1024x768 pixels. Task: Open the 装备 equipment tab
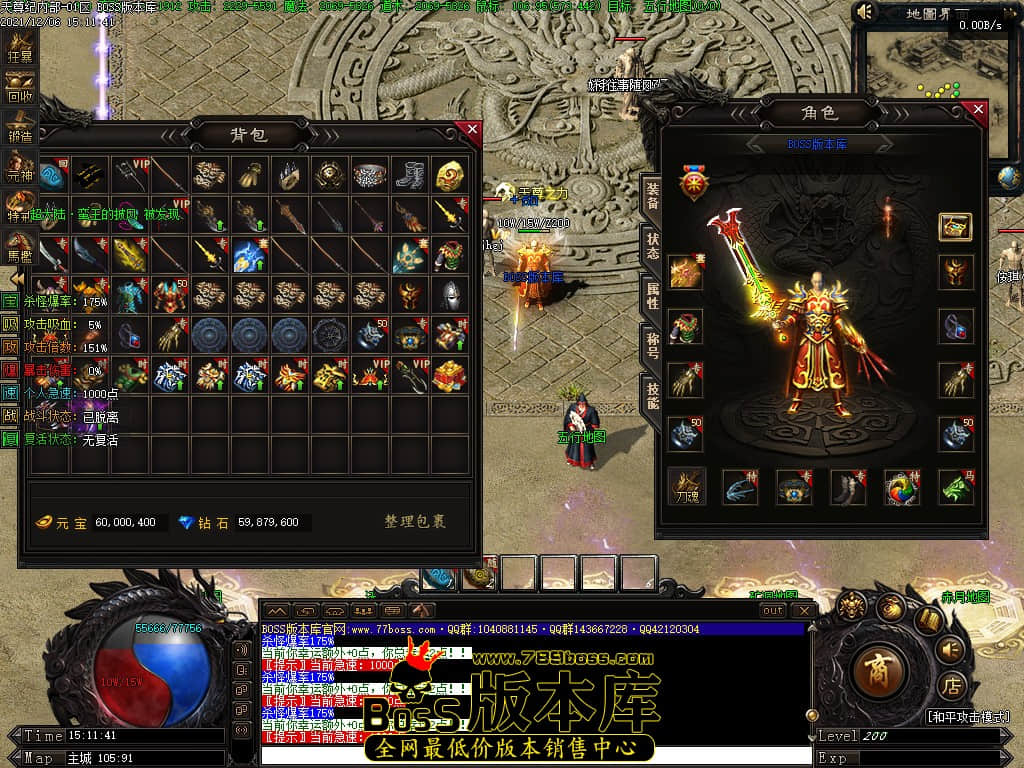[x=650, y=195]
